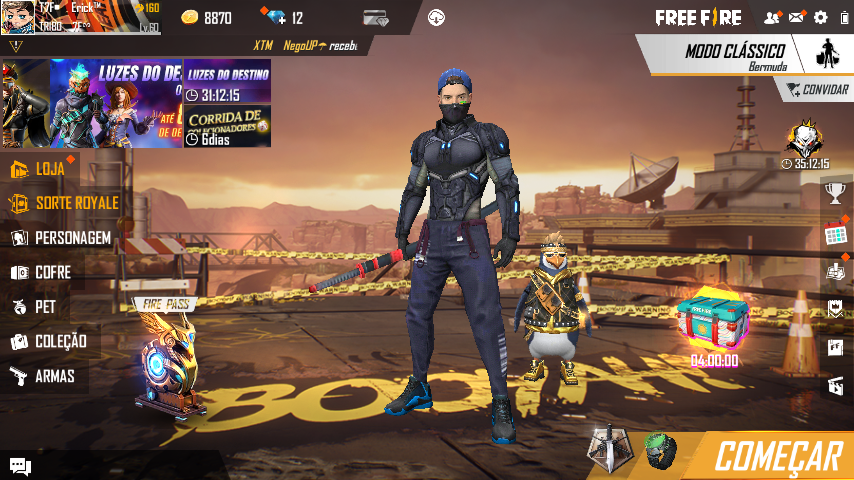Screen dimensions: 854x480
Task: Open the friends list icon
Action: coord(771,17)
